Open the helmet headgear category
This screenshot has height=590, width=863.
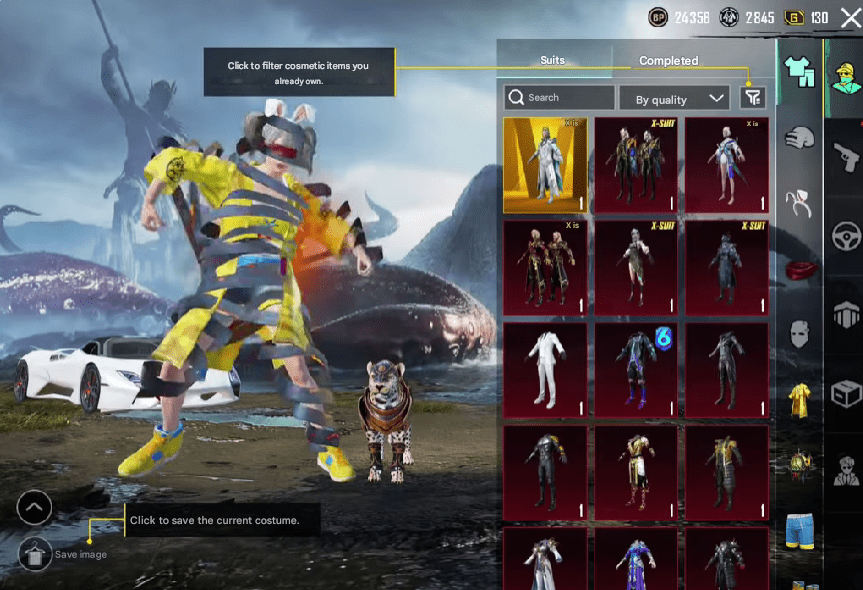pos(799,138)
